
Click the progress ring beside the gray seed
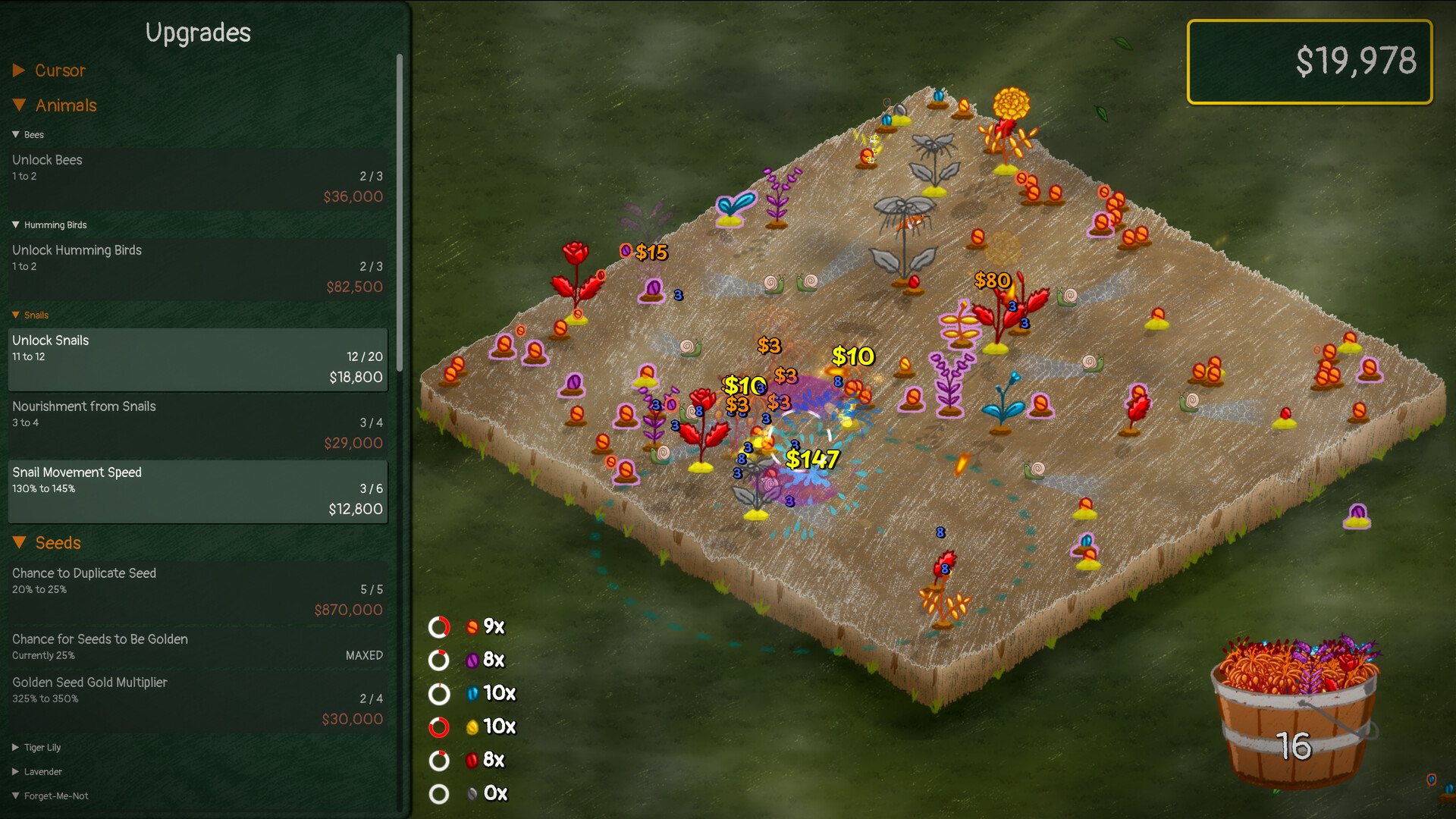click(438, 793)
